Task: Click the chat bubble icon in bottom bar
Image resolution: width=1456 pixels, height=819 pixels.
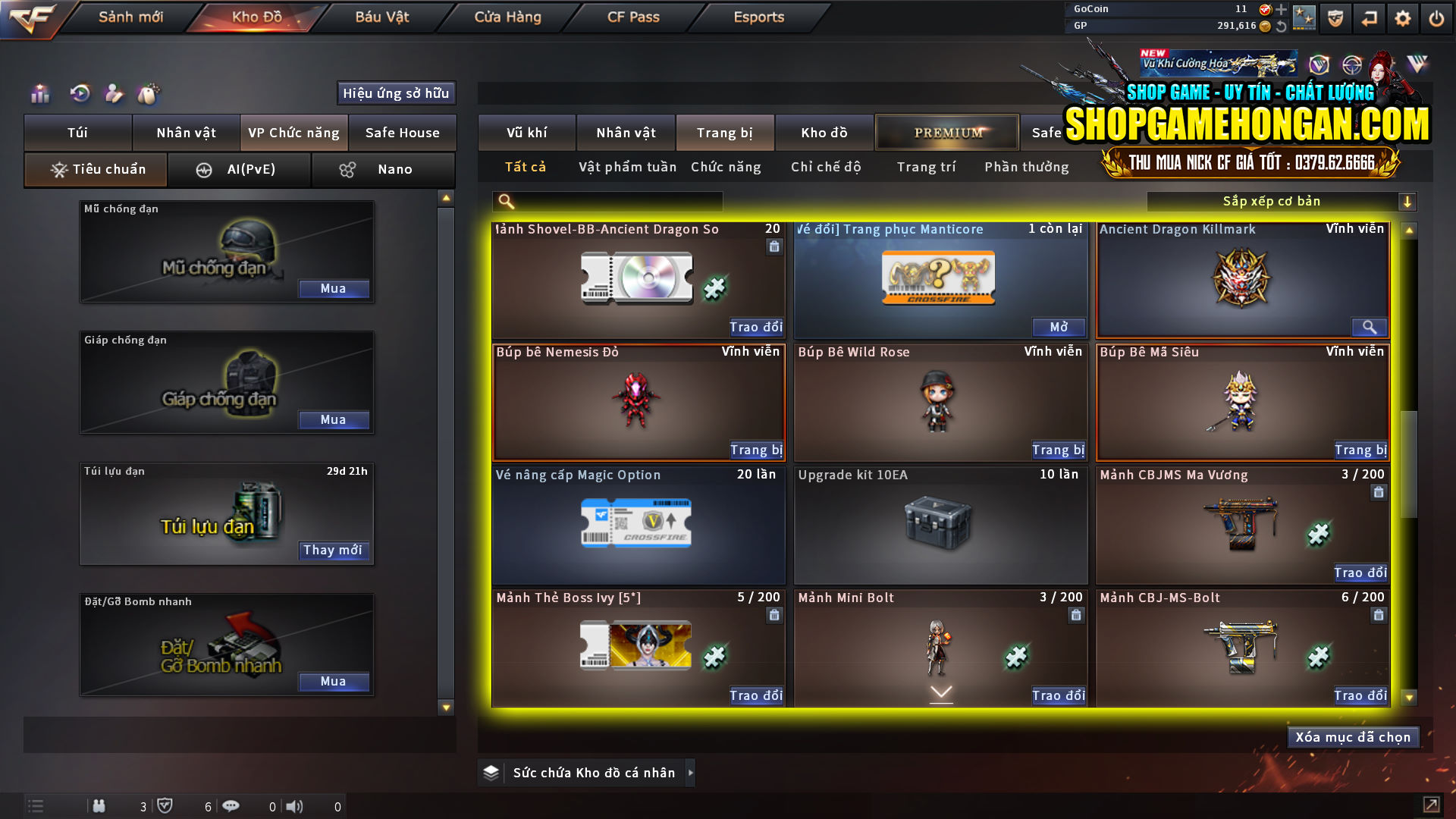Action: point(231,806)
